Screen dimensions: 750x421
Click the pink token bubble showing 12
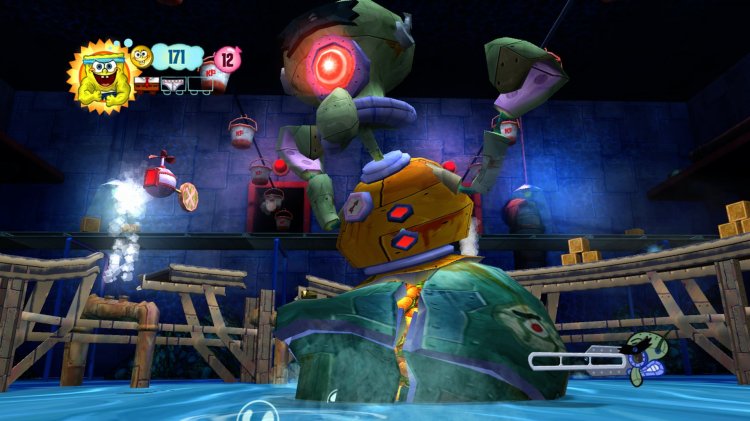point(227,60)
